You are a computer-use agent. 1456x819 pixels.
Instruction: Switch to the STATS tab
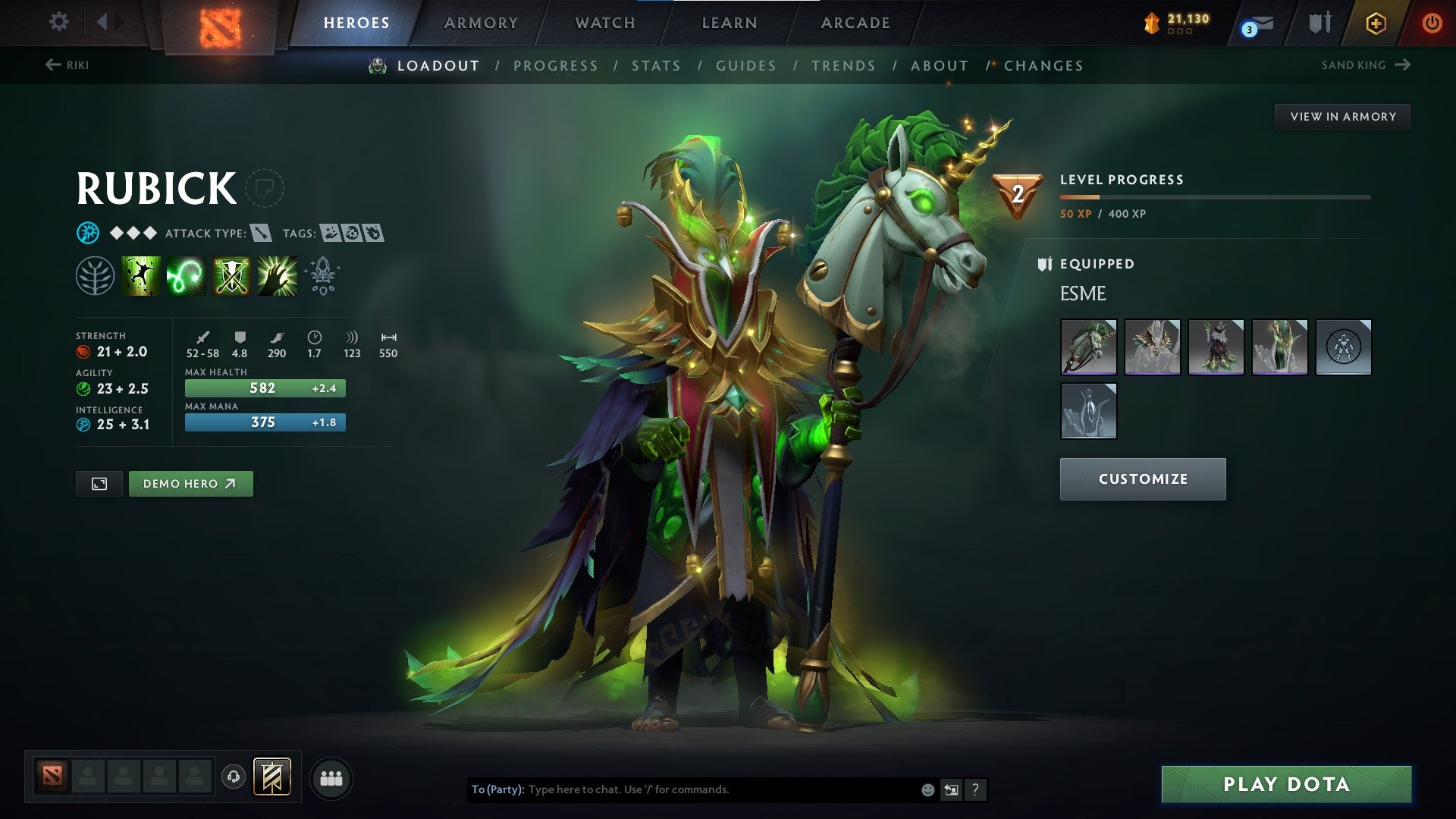(x=657, y=66)
